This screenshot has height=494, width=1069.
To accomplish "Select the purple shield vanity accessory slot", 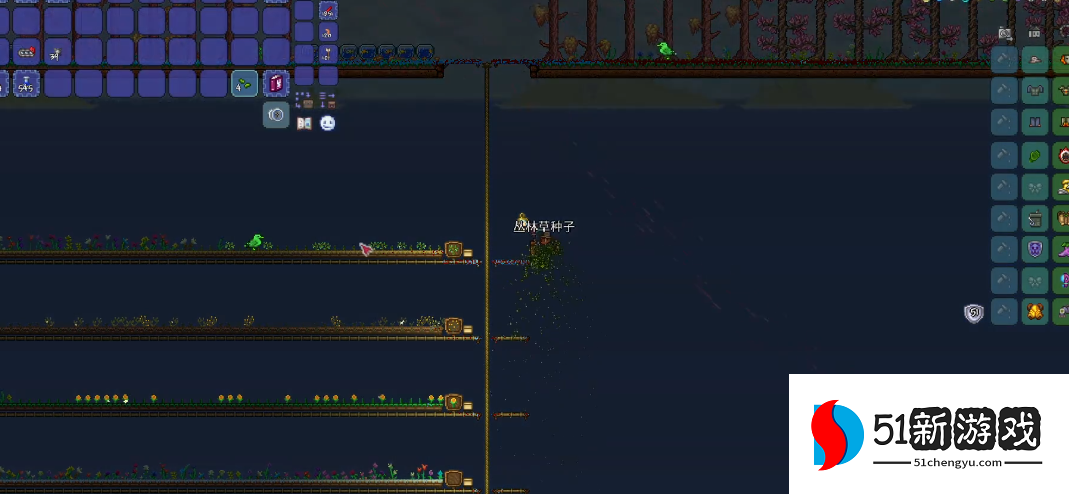I will (x=1035, y=249).
